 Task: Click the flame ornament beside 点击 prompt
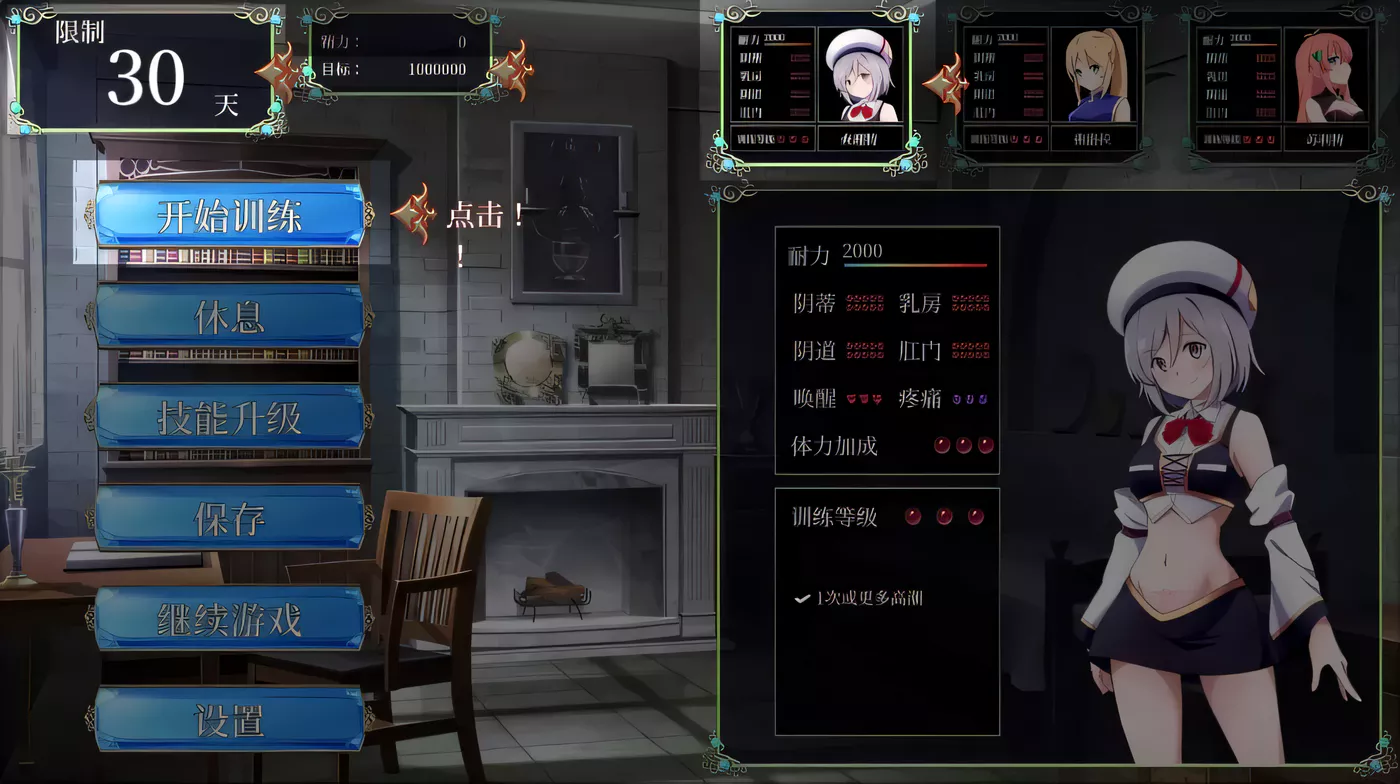coord(416,212)
